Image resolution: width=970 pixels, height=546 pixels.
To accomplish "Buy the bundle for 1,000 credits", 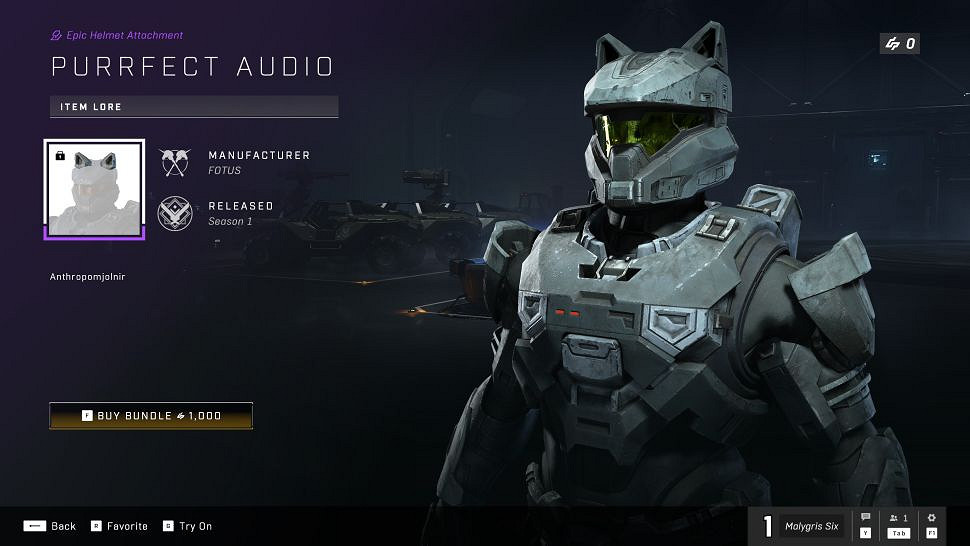I will pyautogui.click(x=151, y=416).
